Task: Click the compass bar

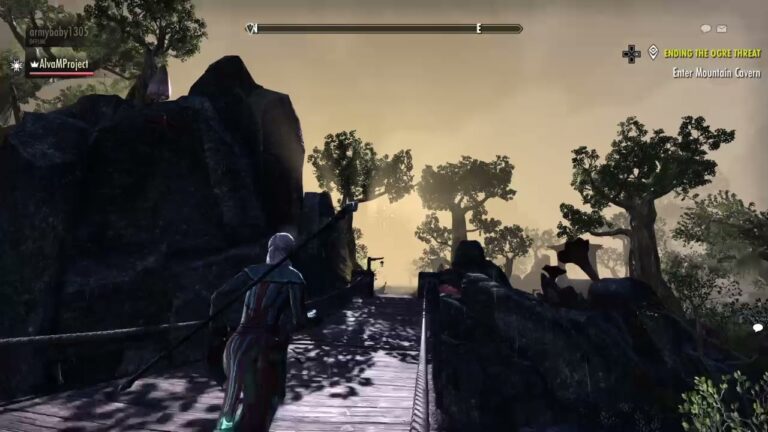Action: pyautogui.click(x=384, y=29)
